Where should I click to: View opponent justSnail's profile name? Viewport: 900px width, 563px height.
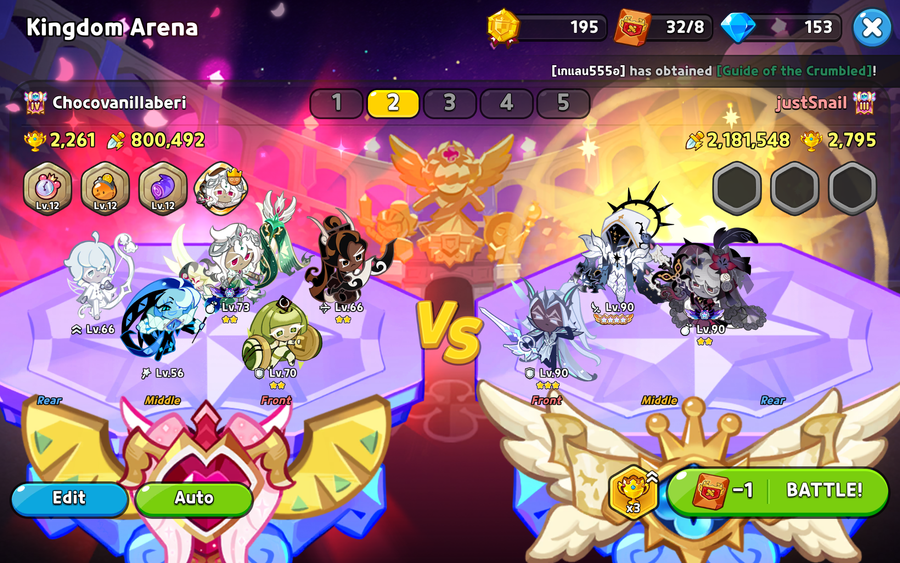click(x=810, y=103)
